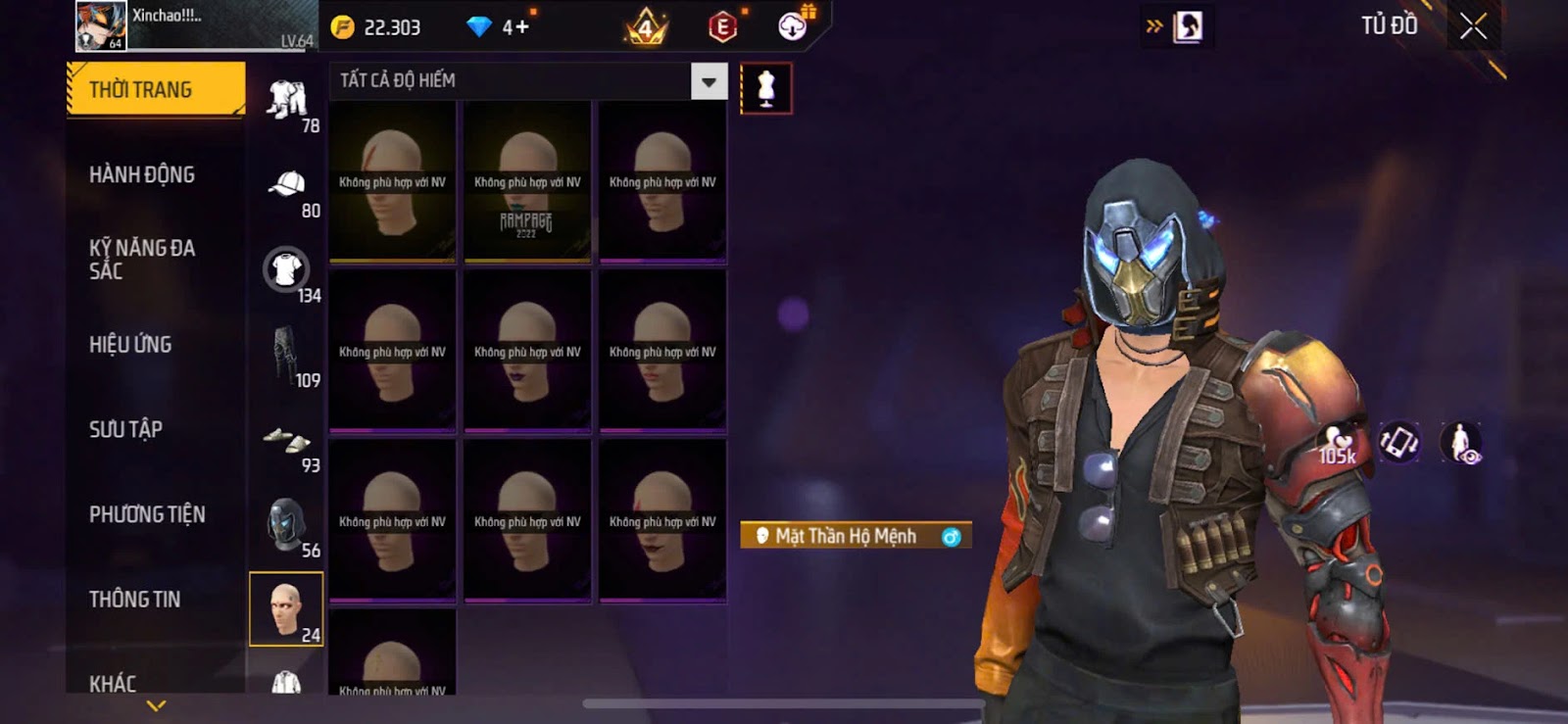The height and width of the screenshot is (724, 1568).
Task: Open the mask category with 56 items
Action: pos(286,524)
